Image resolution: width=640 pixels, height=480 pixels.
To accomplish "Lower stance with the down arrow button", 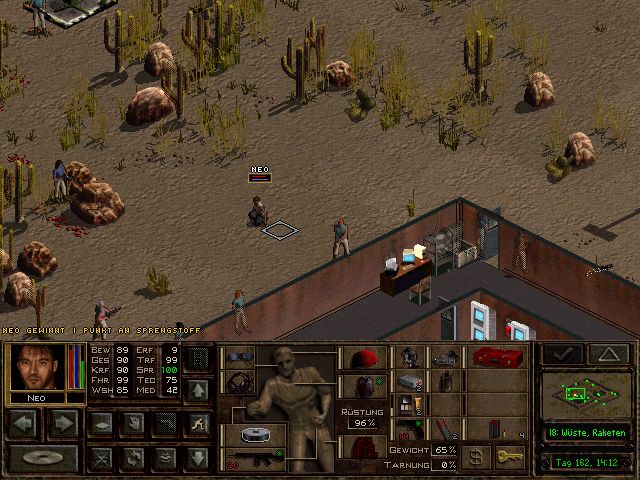I will pyautogui.click(x=198, y=458).
